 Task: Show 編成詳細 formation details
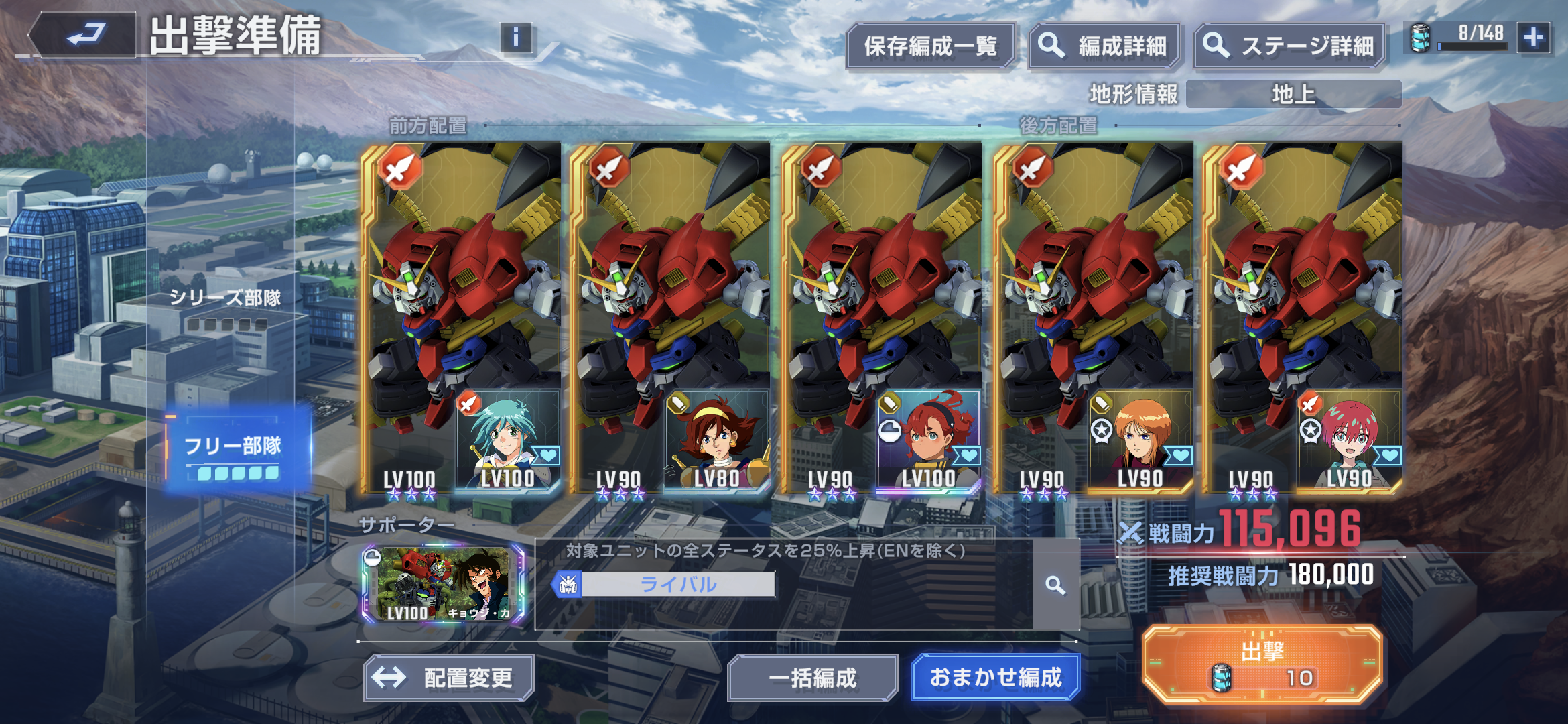[1104, 46]
